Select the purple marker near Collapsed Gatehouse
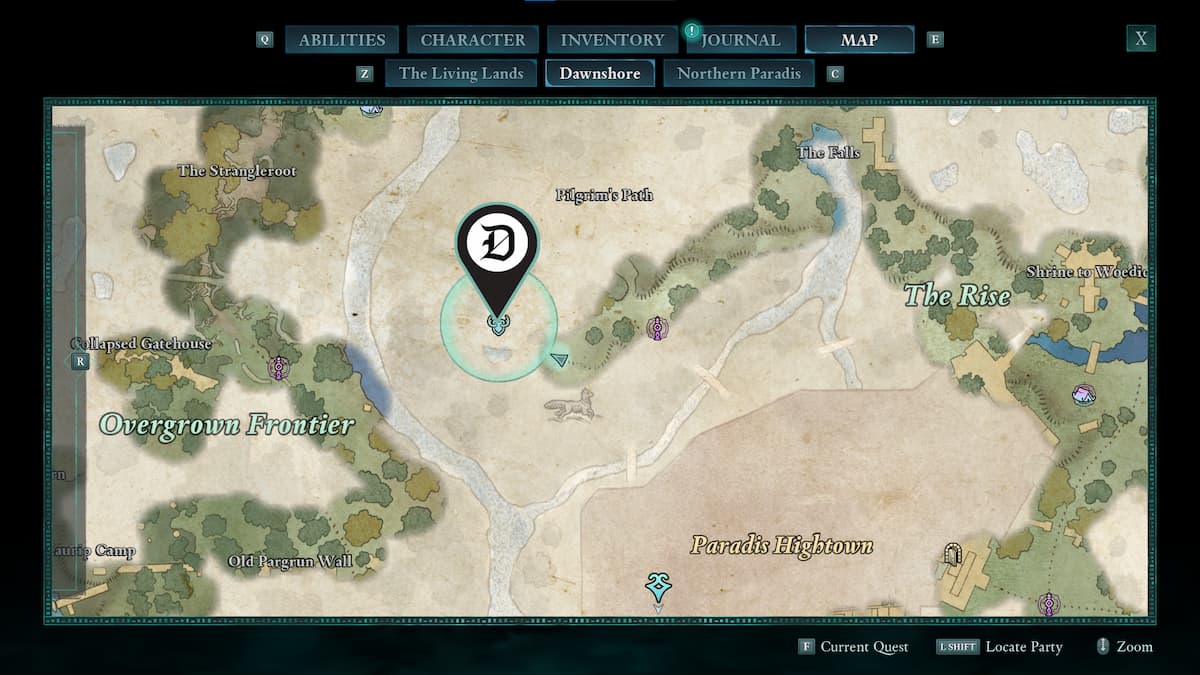 click(x=277, y=368)
